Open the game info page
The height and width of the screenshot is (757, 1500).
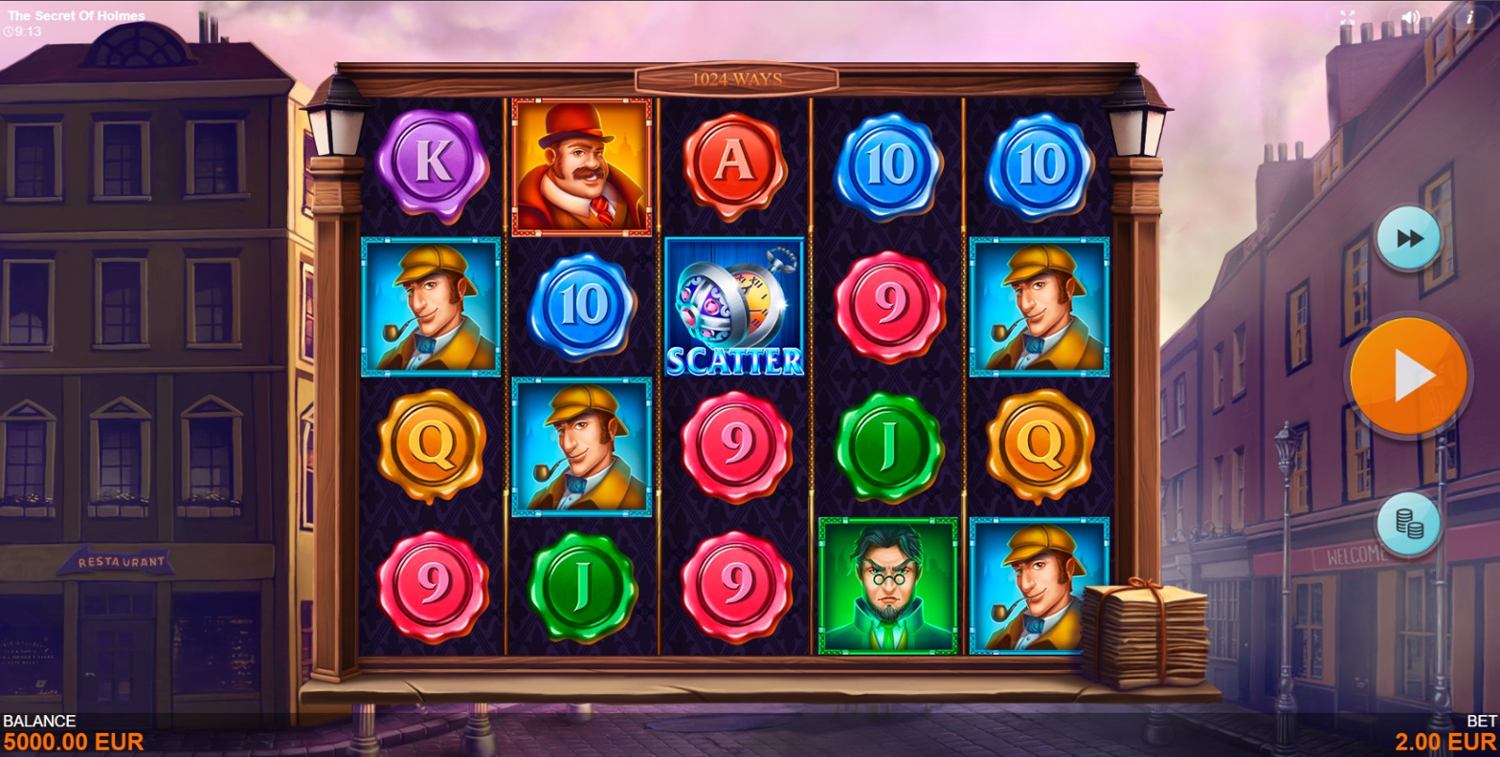[1470, 17]
